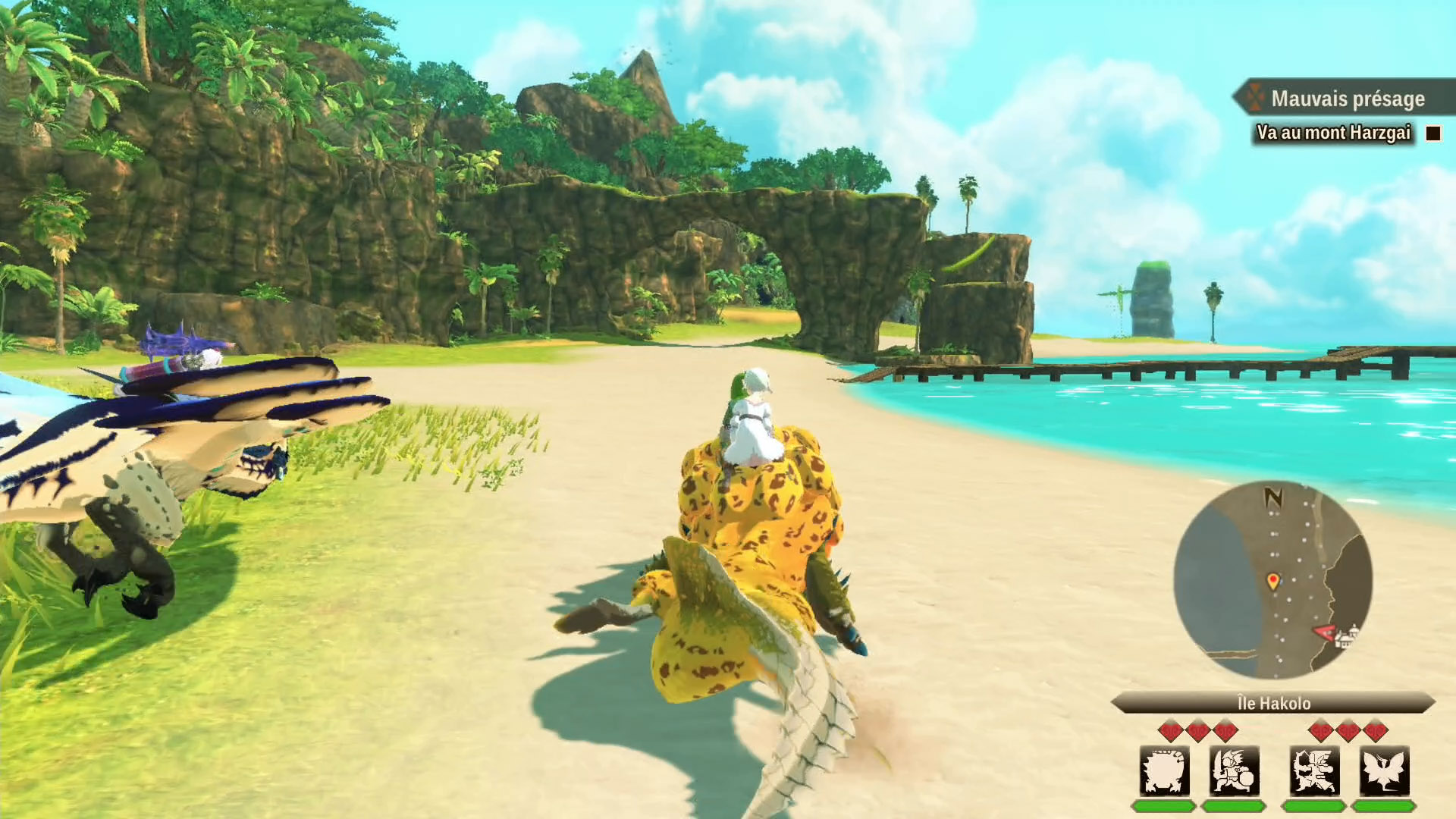This screenshot has height=819, width=1456.
Task: Click the village building marker on minimap
Action: point(1347,638)
